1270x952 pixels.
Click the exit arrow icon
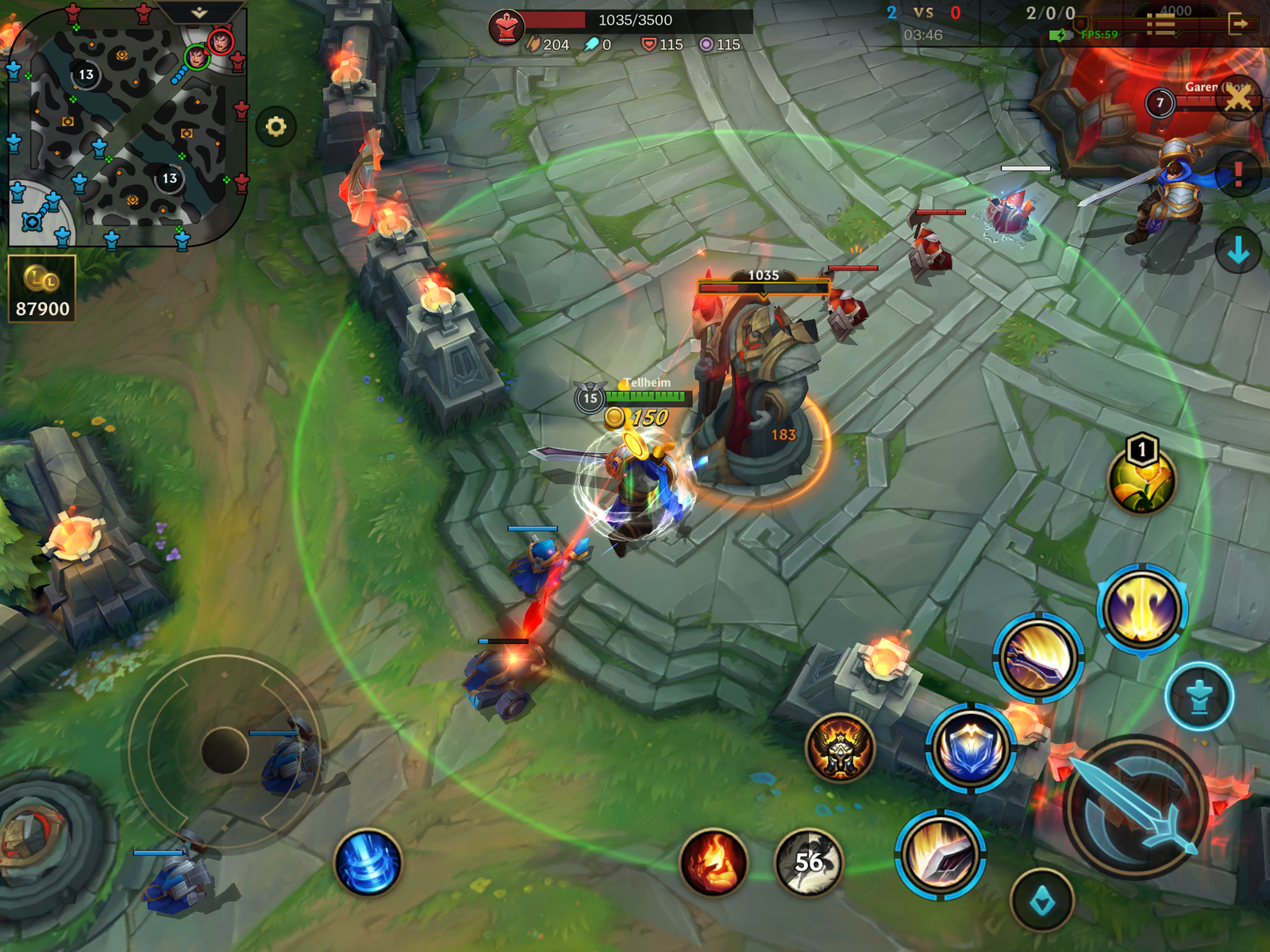pos(1239,25)
